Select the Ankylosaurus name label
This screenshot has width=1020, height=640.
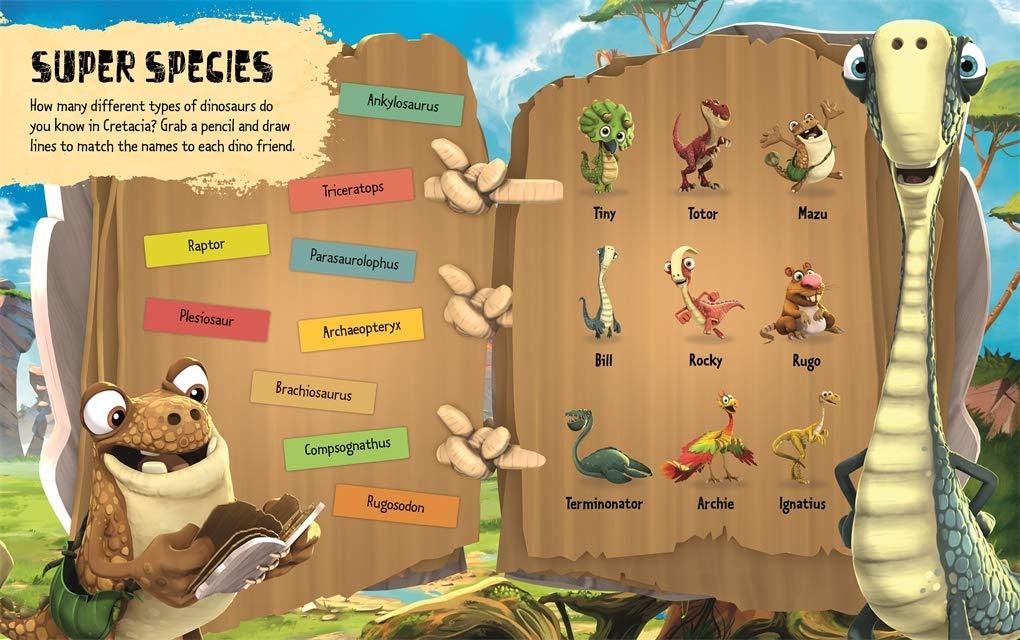(401, 104)
